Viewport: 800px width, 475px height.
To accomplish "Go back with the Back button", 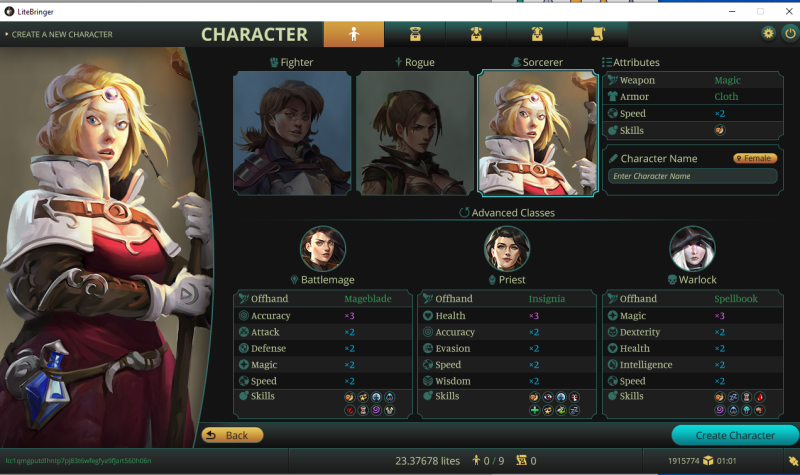I will [x=232, y=435].
